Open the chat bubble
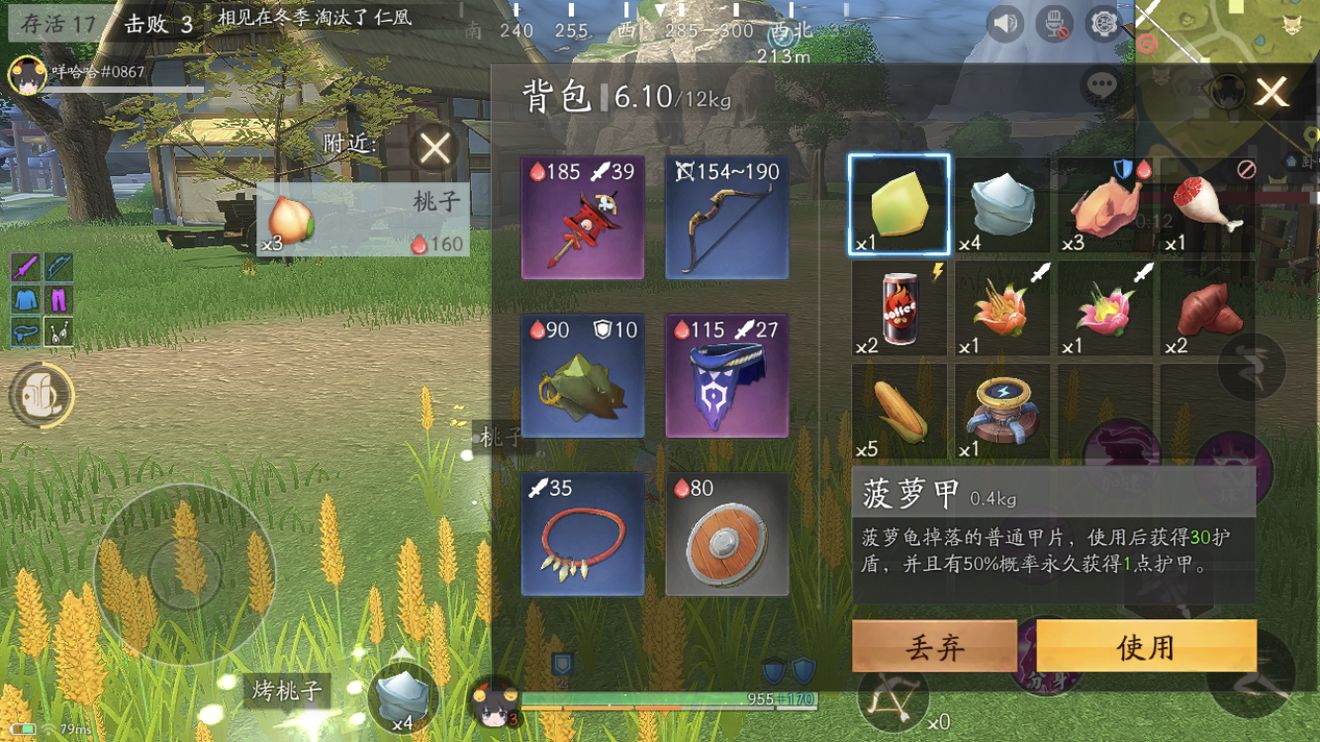 (x=1102, y=86)
